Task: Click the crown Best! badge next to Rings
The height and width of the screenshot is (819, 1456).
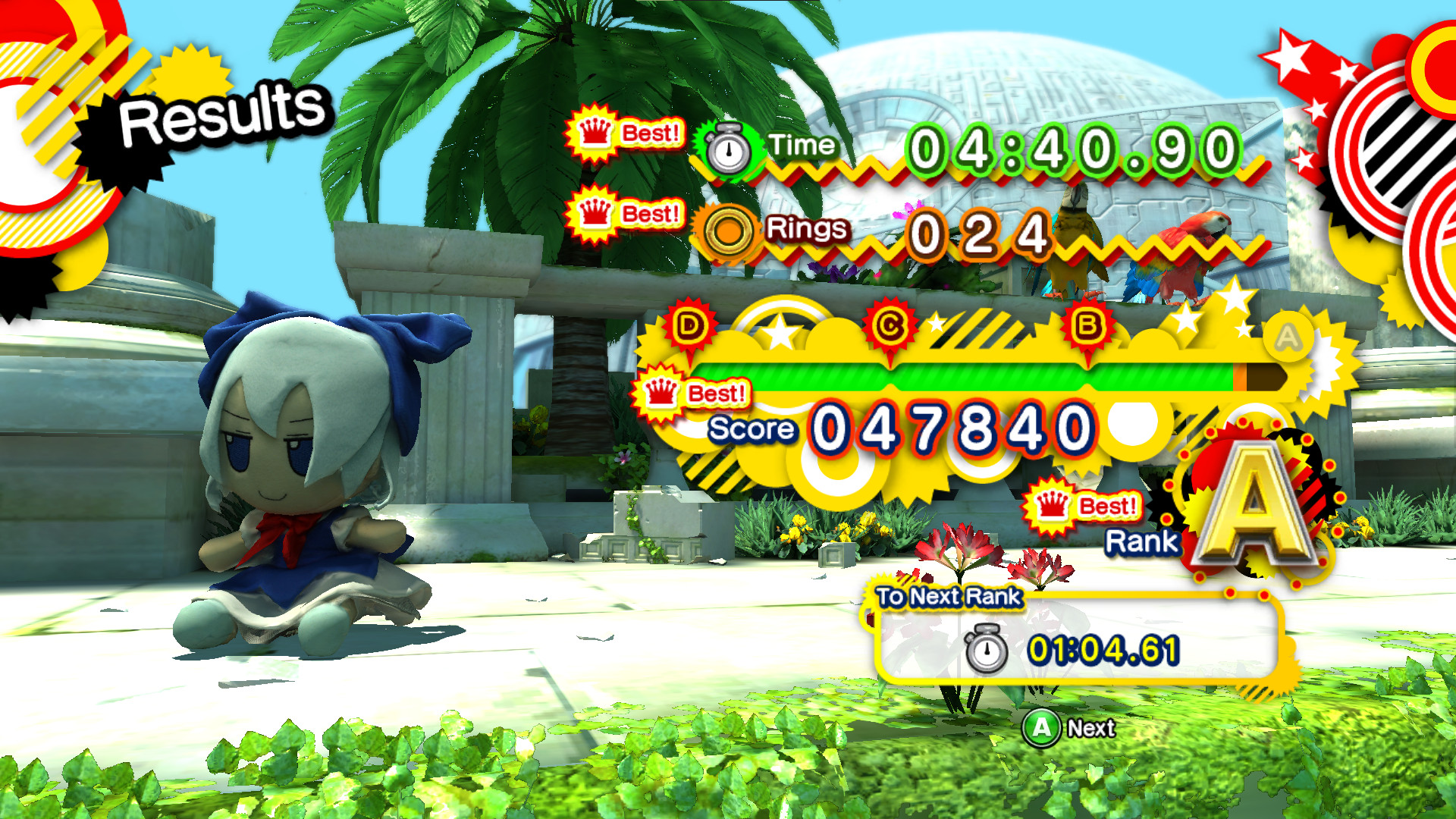Action: (623, 215)
